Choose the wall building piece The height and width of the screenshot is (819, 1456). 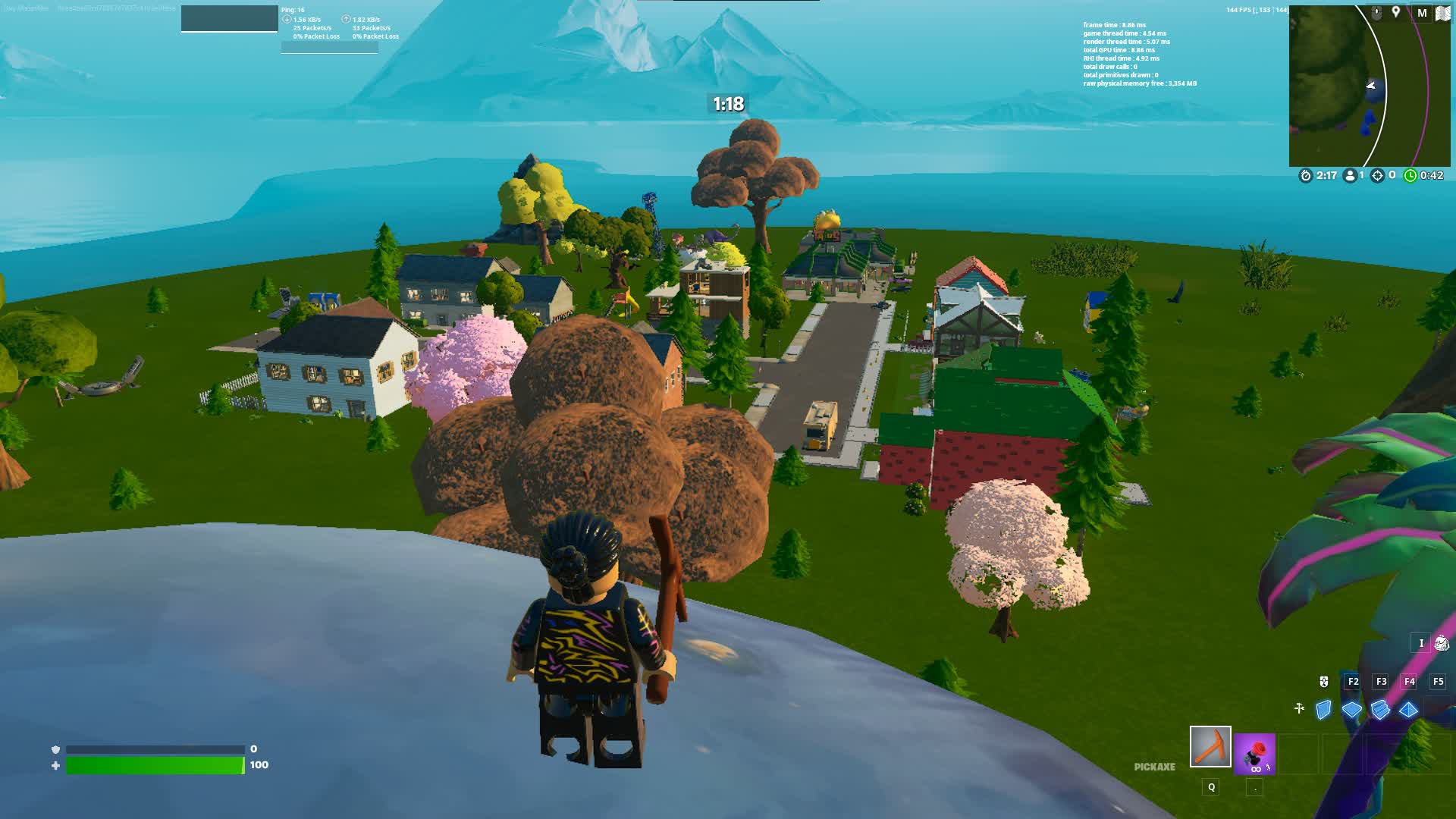[x=1324, y=710]
